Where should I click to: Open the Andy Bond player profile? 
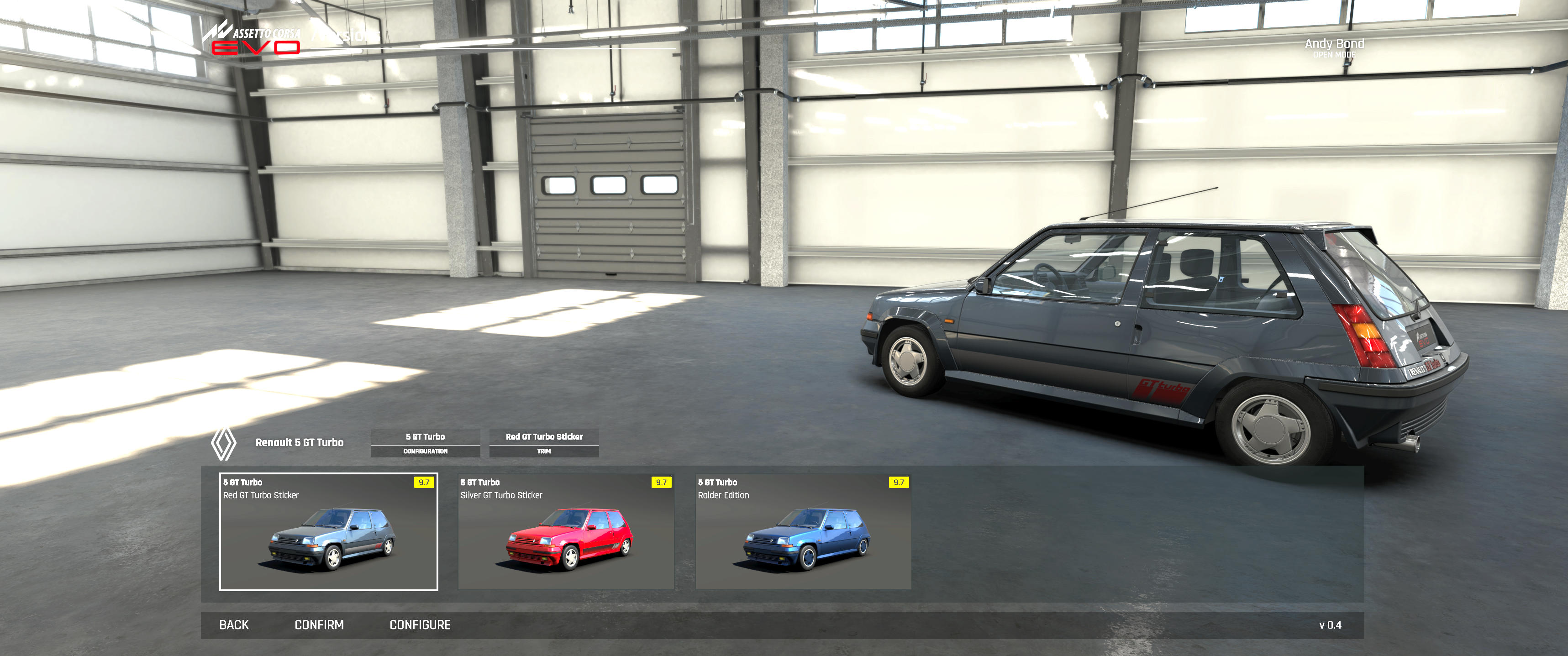pos(1334,47)
